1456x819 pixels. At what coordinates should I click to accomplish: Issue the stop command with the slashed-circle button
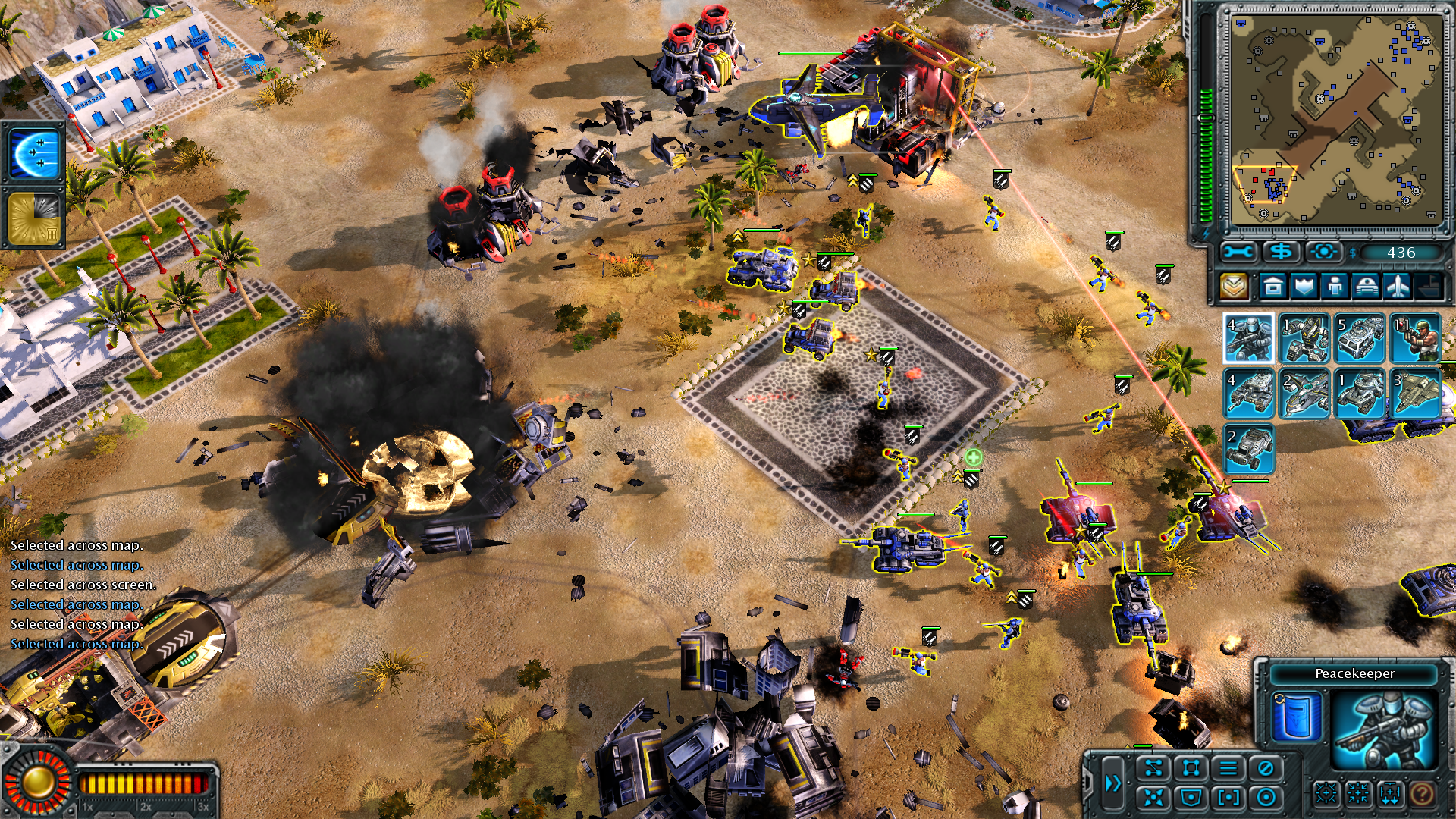(x=1265, y=768)
